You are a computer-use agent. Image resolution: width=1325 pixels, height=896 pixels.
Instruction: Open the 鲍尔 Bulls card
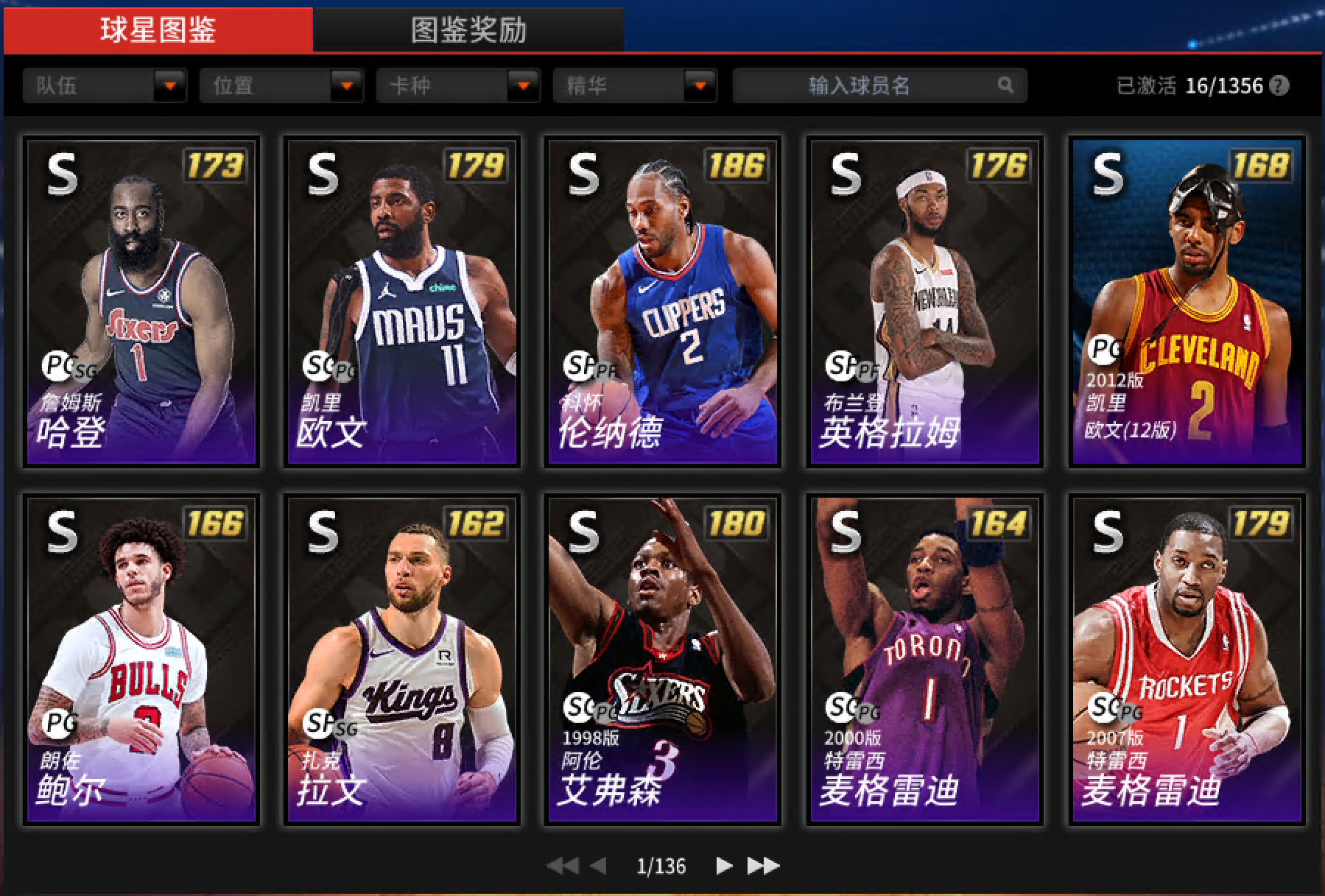coord(141,660)
